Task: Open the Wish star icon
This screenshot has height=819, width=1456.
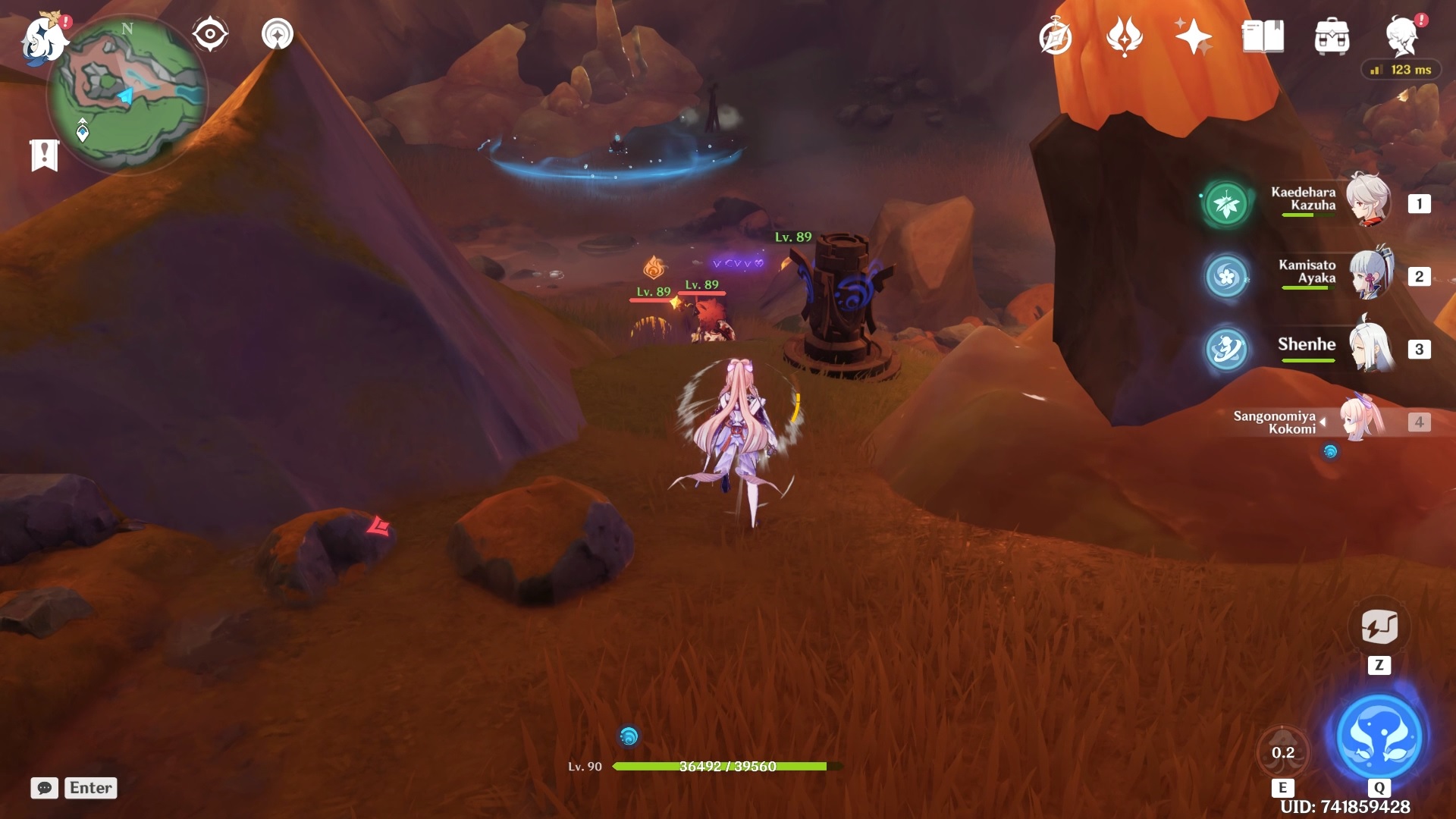Action: (1193, 36)
